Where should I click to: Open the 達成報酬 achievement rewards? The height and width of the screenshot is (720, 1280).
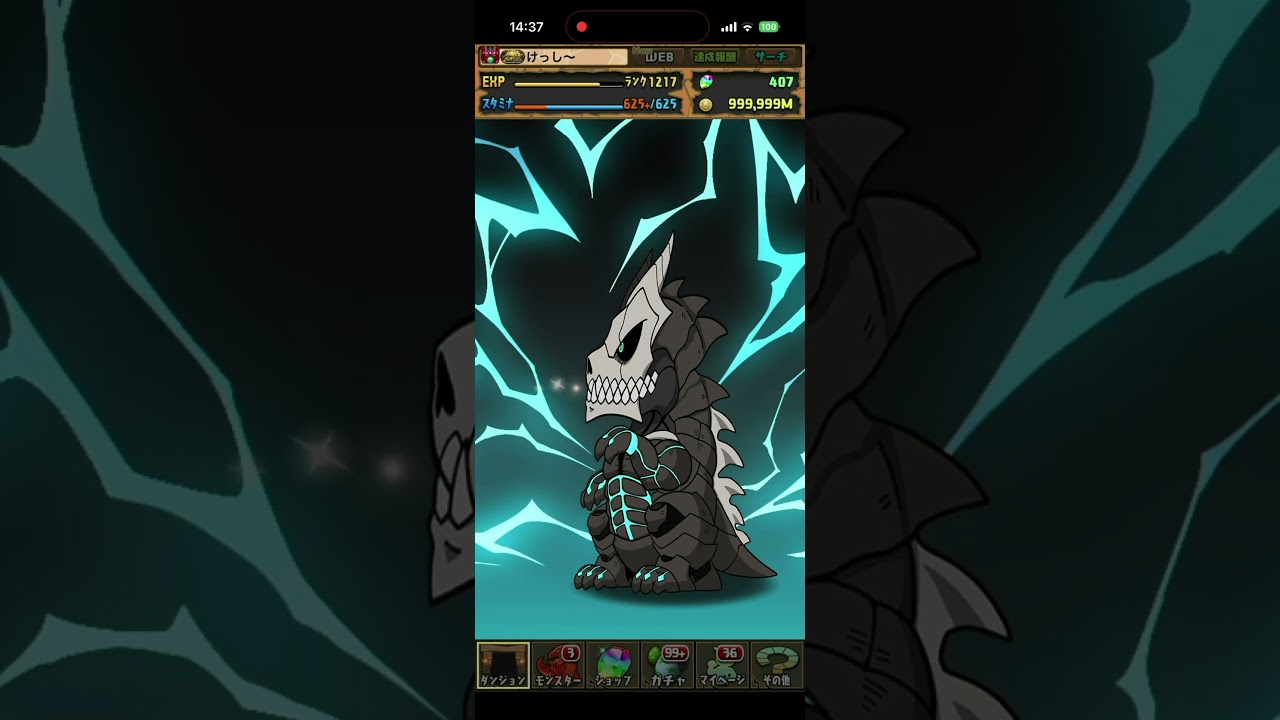click(x=715, y=57)
